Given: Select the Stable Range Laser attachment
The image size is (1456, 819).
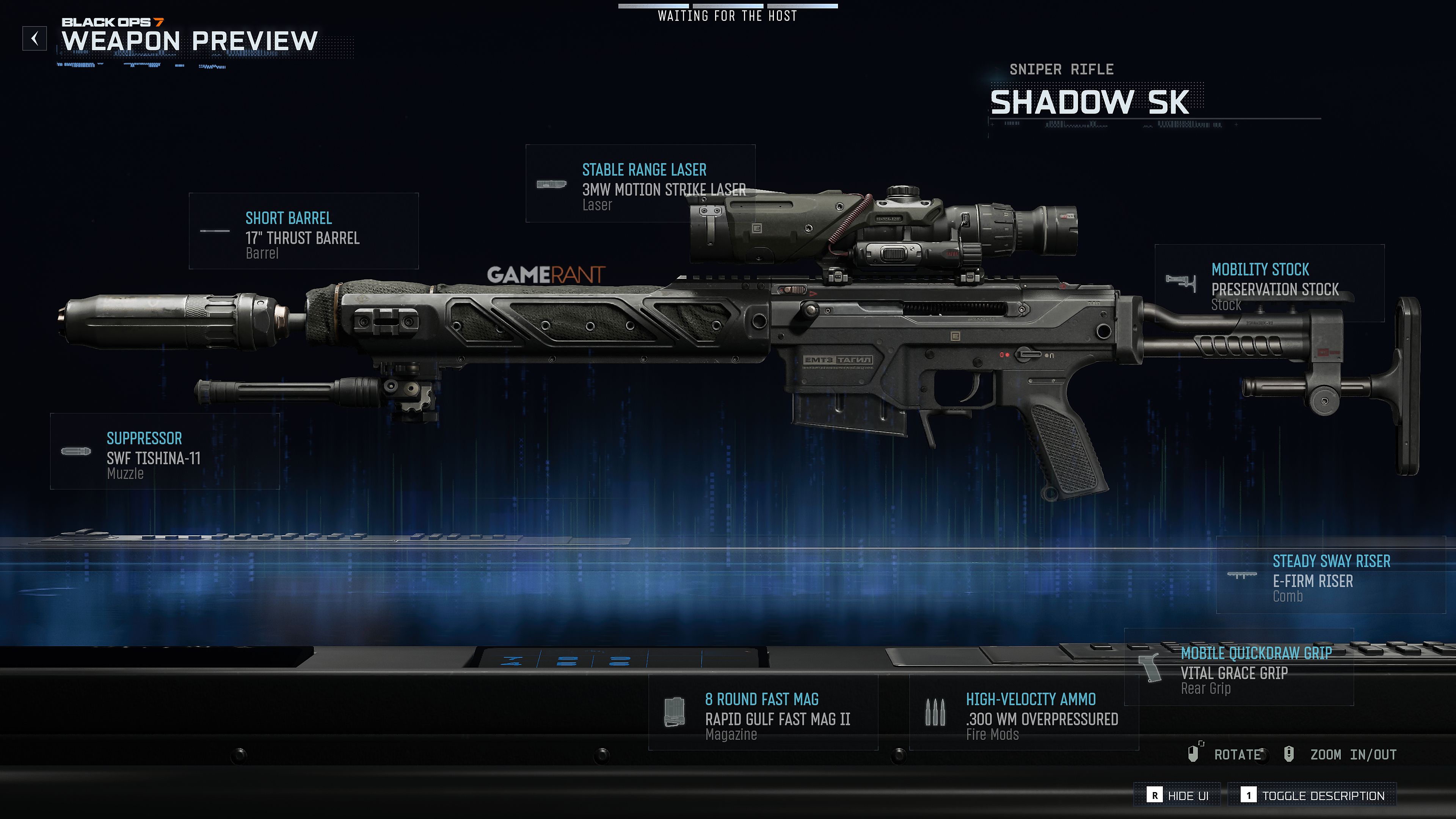Looking at the screenshot, I should pos(640,184).
